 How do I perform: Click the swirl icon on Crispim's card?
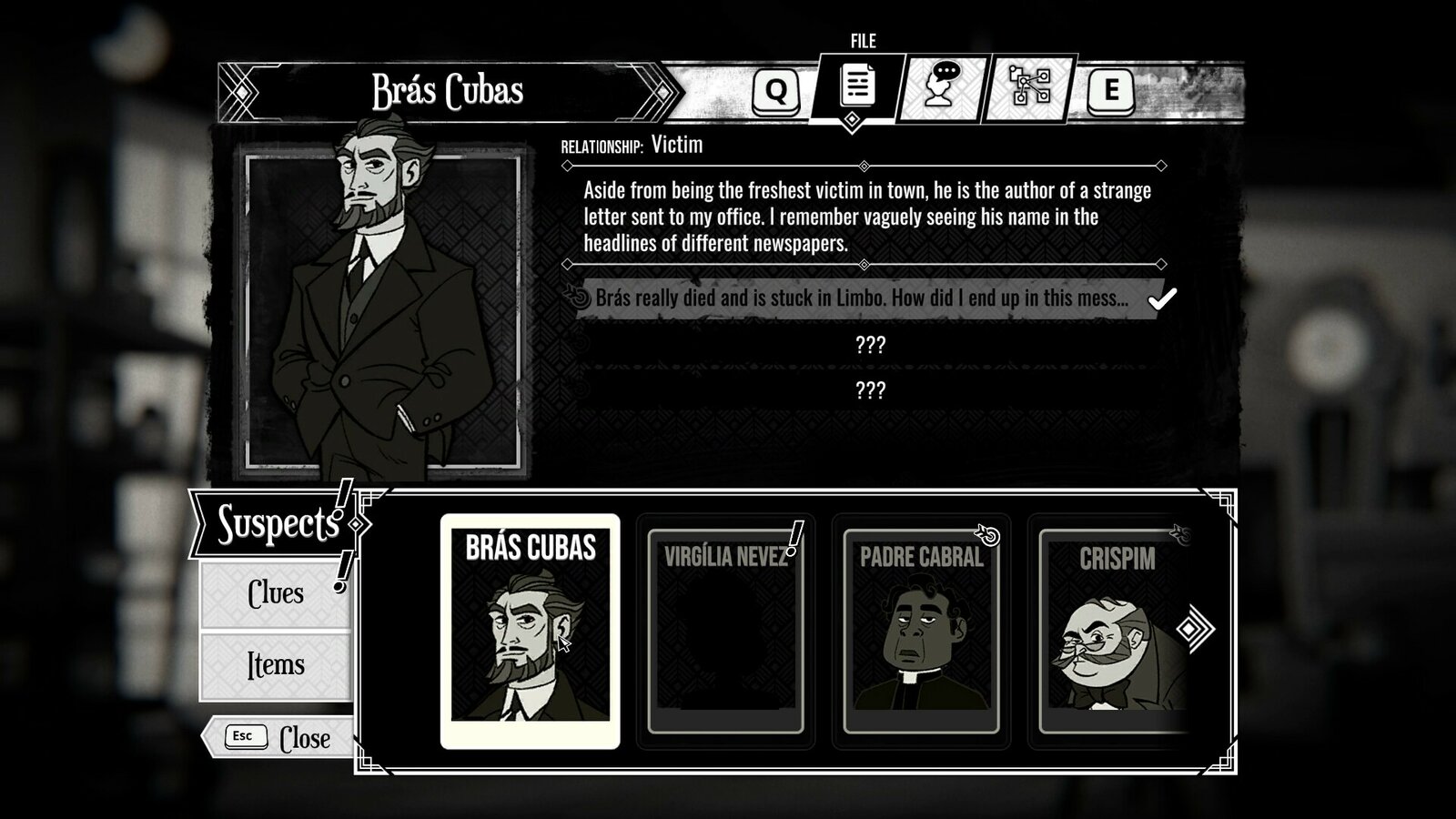[x=1180, y=534]
